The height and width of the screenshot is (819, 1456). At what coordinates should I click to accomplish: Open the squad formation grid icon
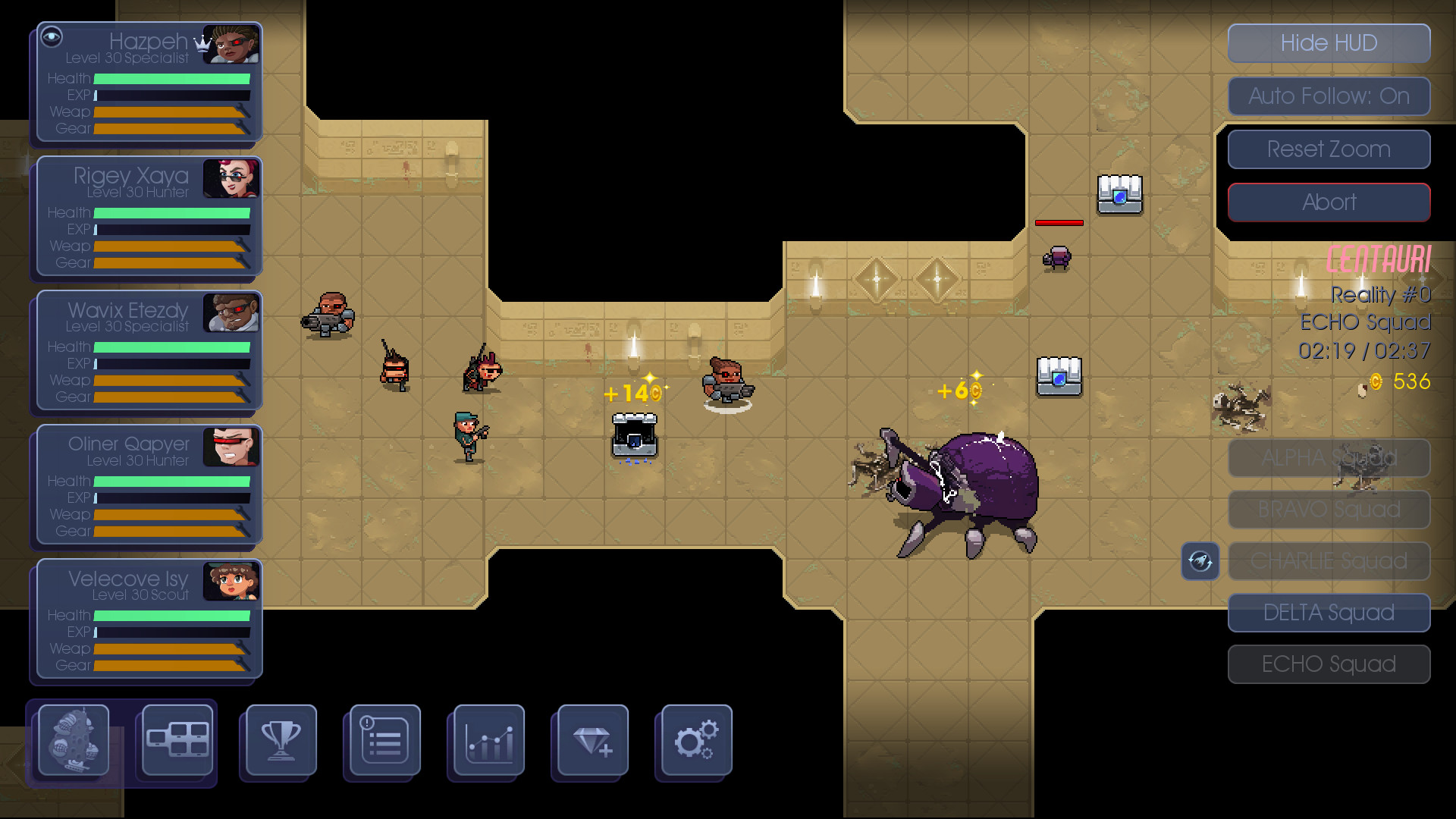coord(175,741)
